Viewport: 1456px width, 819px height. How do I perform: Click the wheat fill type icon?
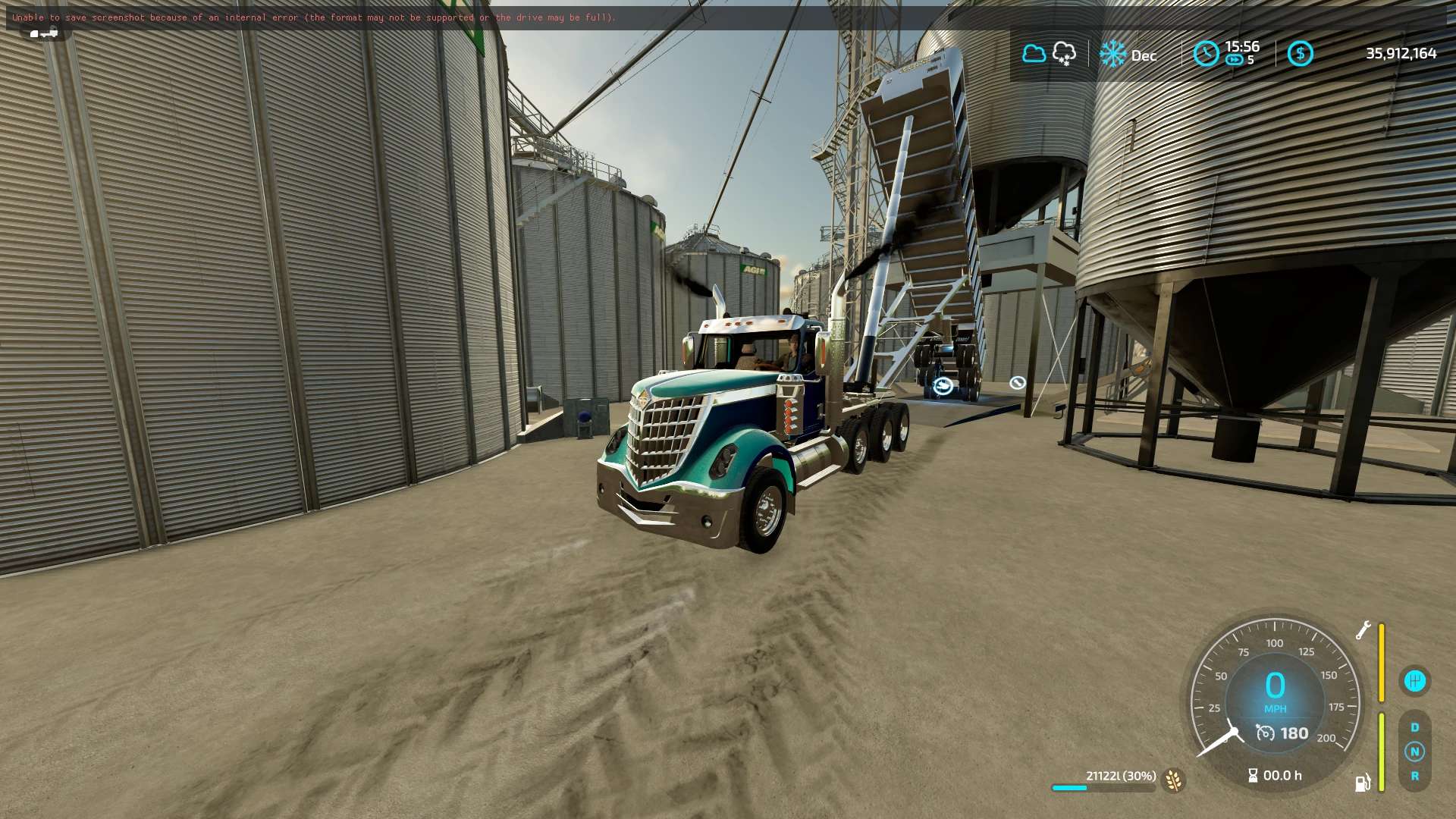coord(1173,780)
